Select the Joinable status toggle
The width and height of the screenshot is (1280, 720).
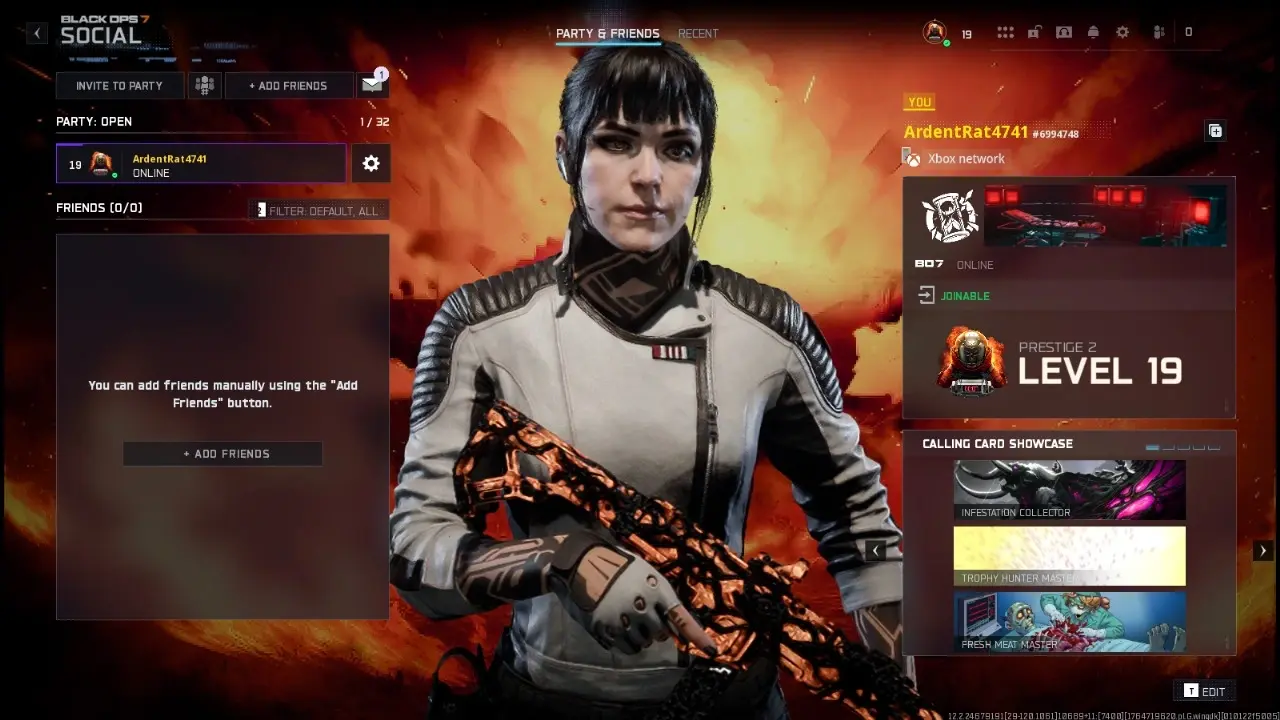pyautogui.click(x=953, y=296)
